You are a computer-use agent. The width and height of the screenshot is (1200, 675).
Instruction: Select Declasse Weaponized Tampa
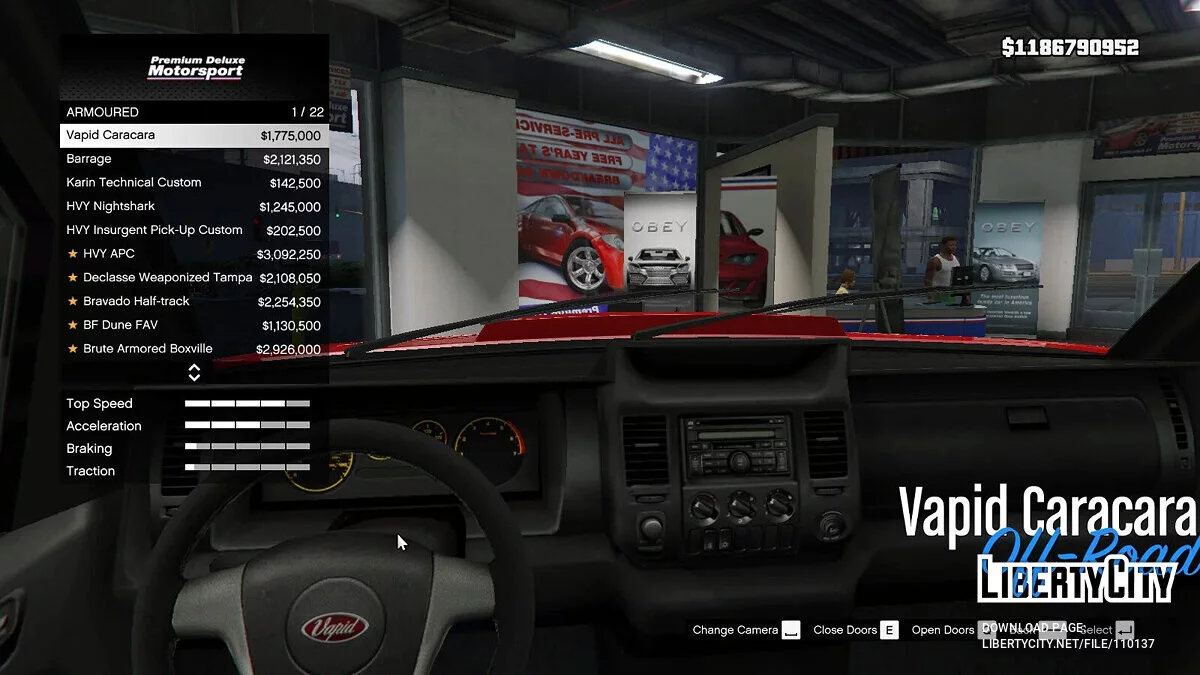pyautogui.click(x=194, y=278)
